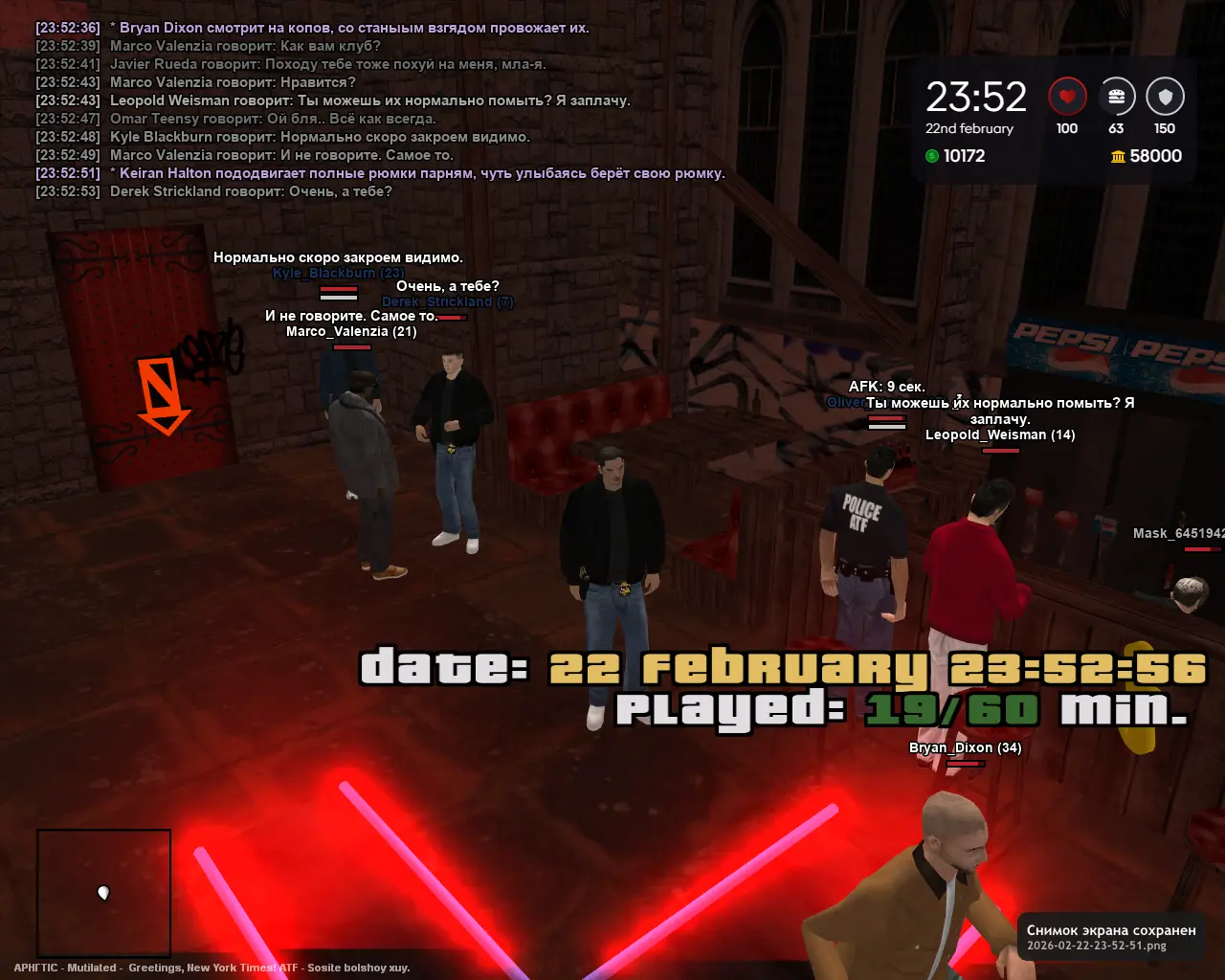This screenshot has width=1225, height=980.
Task: Open the screenshot saved notification
Action: click(x=1110, y=937)
